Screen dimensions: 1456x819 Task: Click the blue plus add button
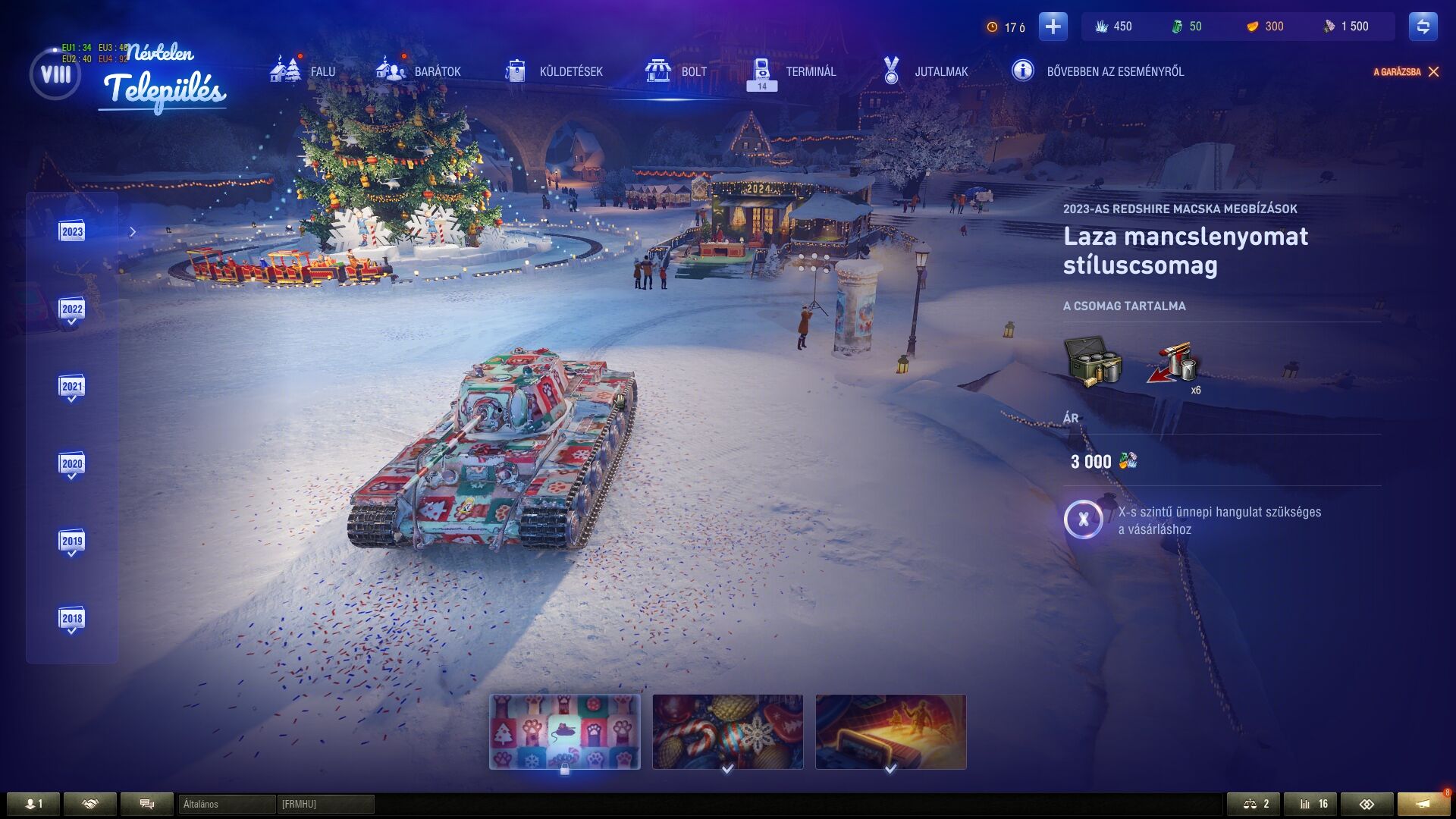tap(1053, 27)
